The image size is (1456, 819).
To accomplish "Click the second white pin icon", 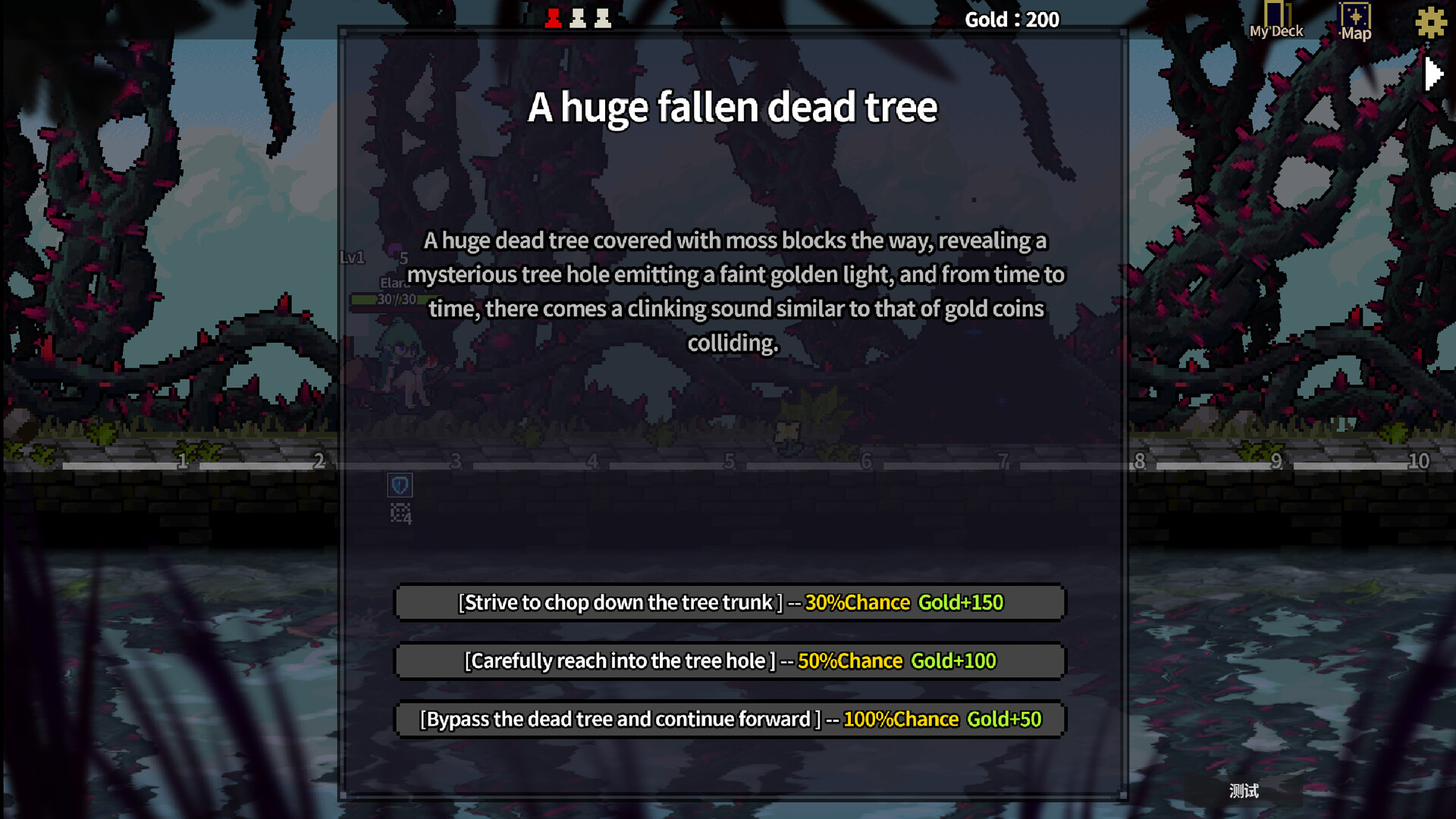I will 602,17.
